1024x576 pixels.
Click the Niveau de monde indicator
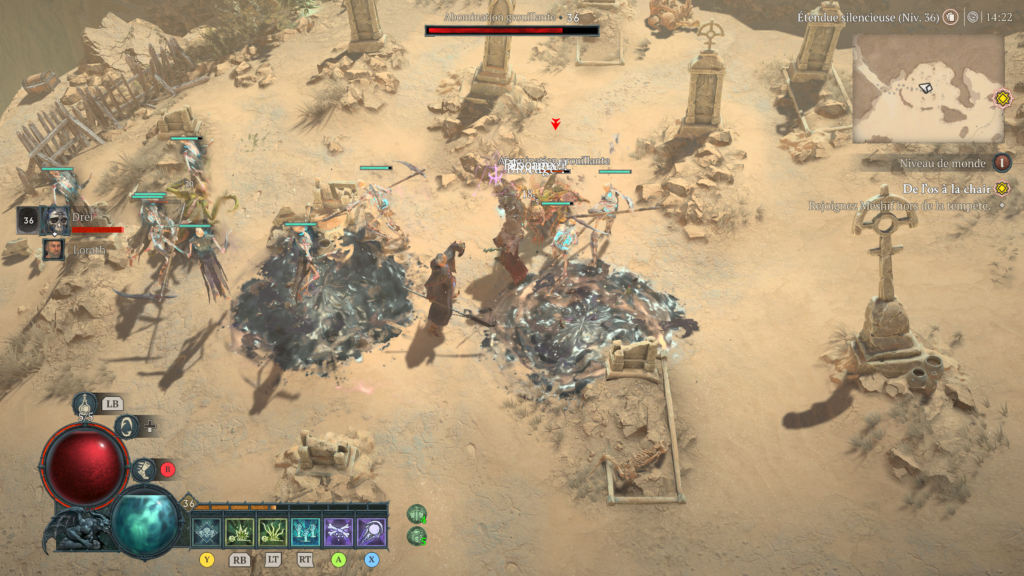[1001, 163]
